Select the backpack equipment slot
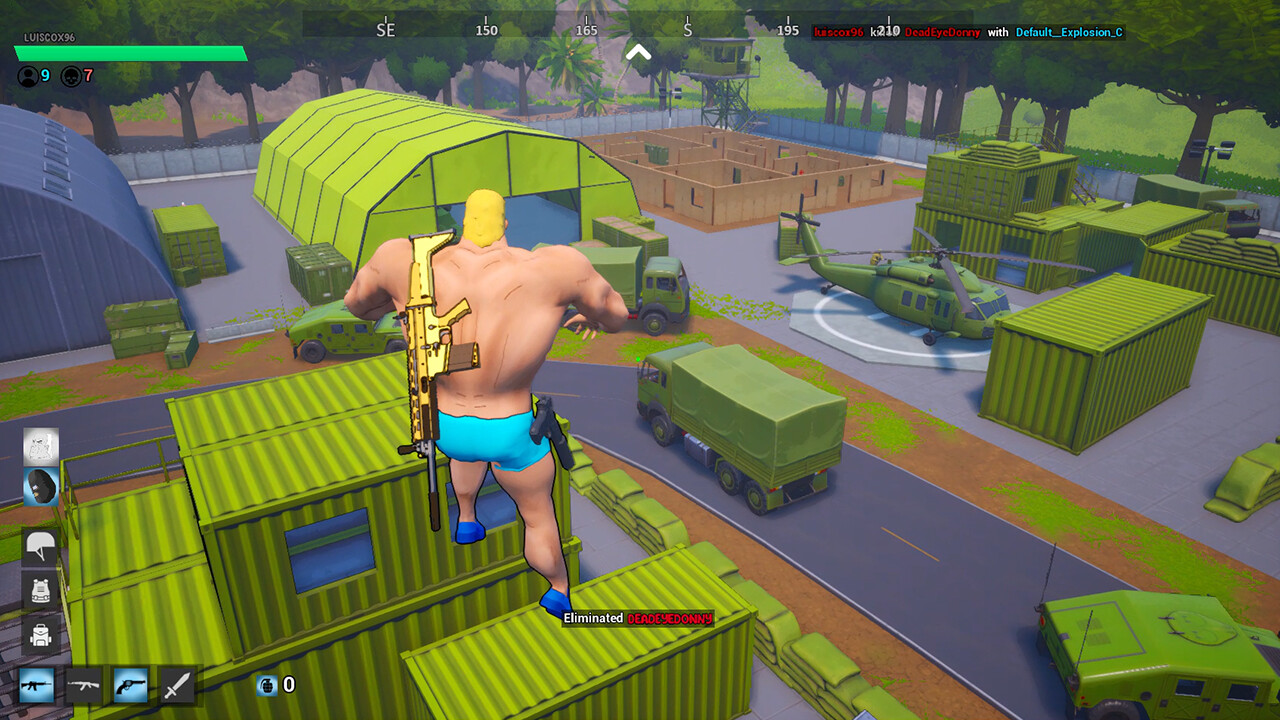The image size is (1280, 720). click(37, 634)
